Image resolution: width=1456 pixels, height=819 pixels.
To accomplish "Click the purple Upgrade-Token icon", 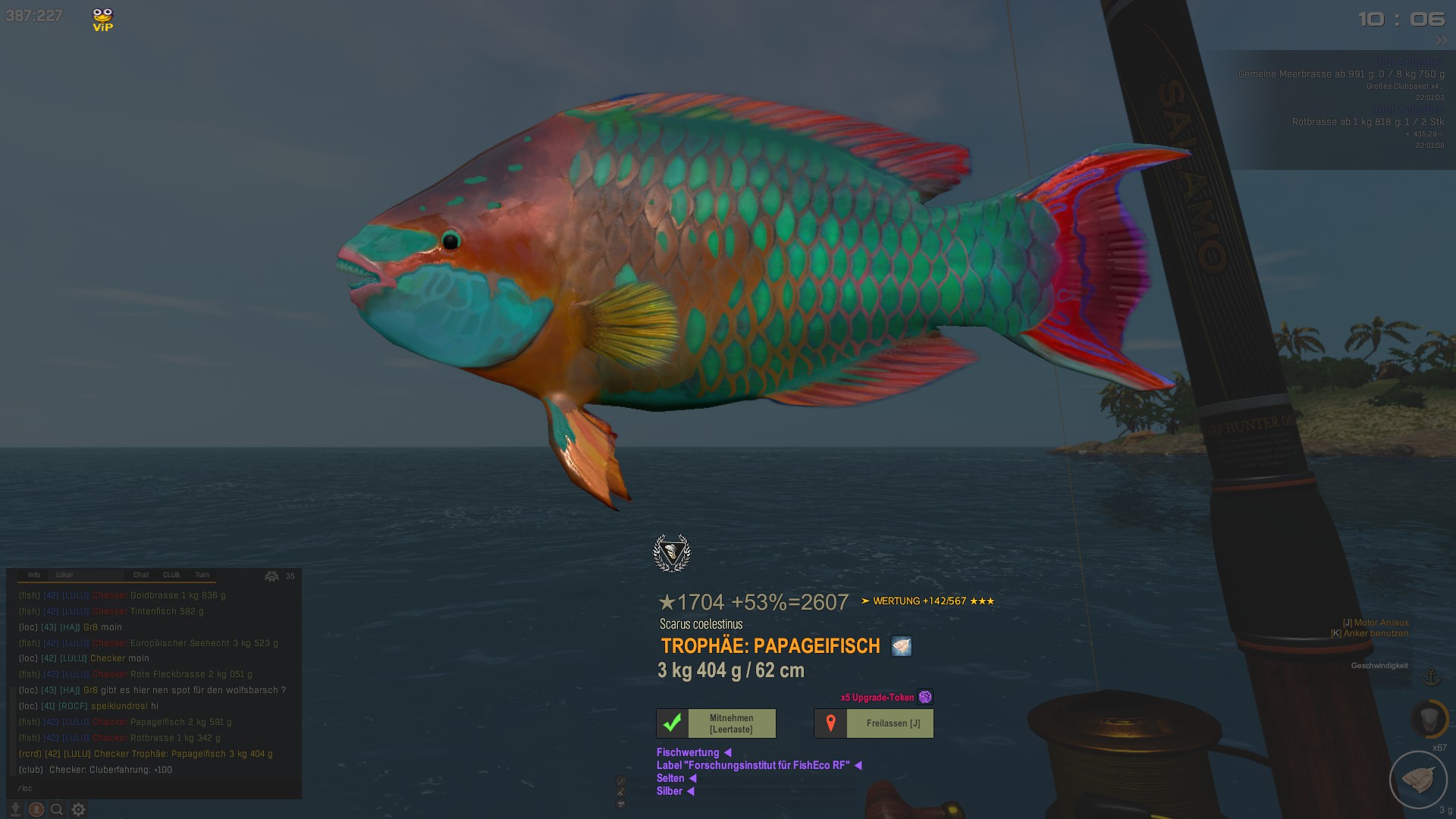I will 925,697.
